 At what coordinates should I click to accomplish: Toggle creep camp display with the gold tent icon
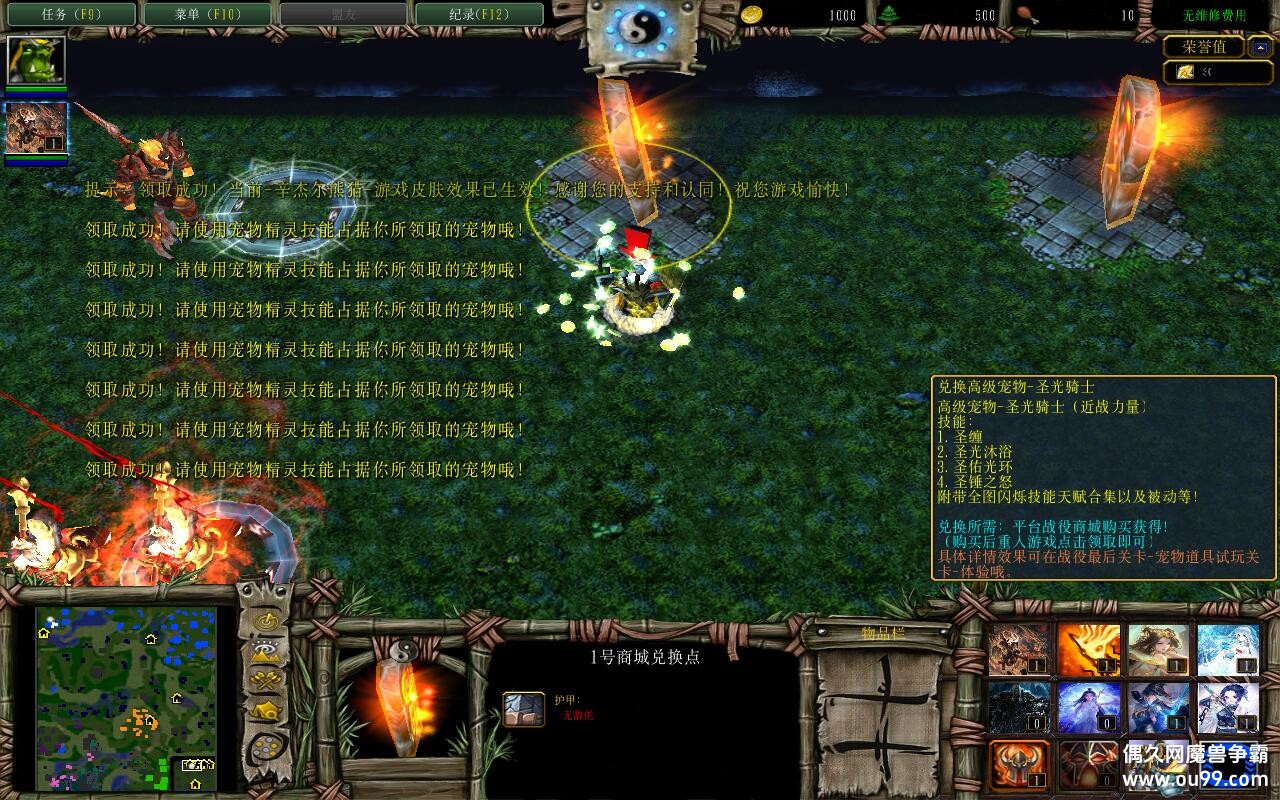264,710
